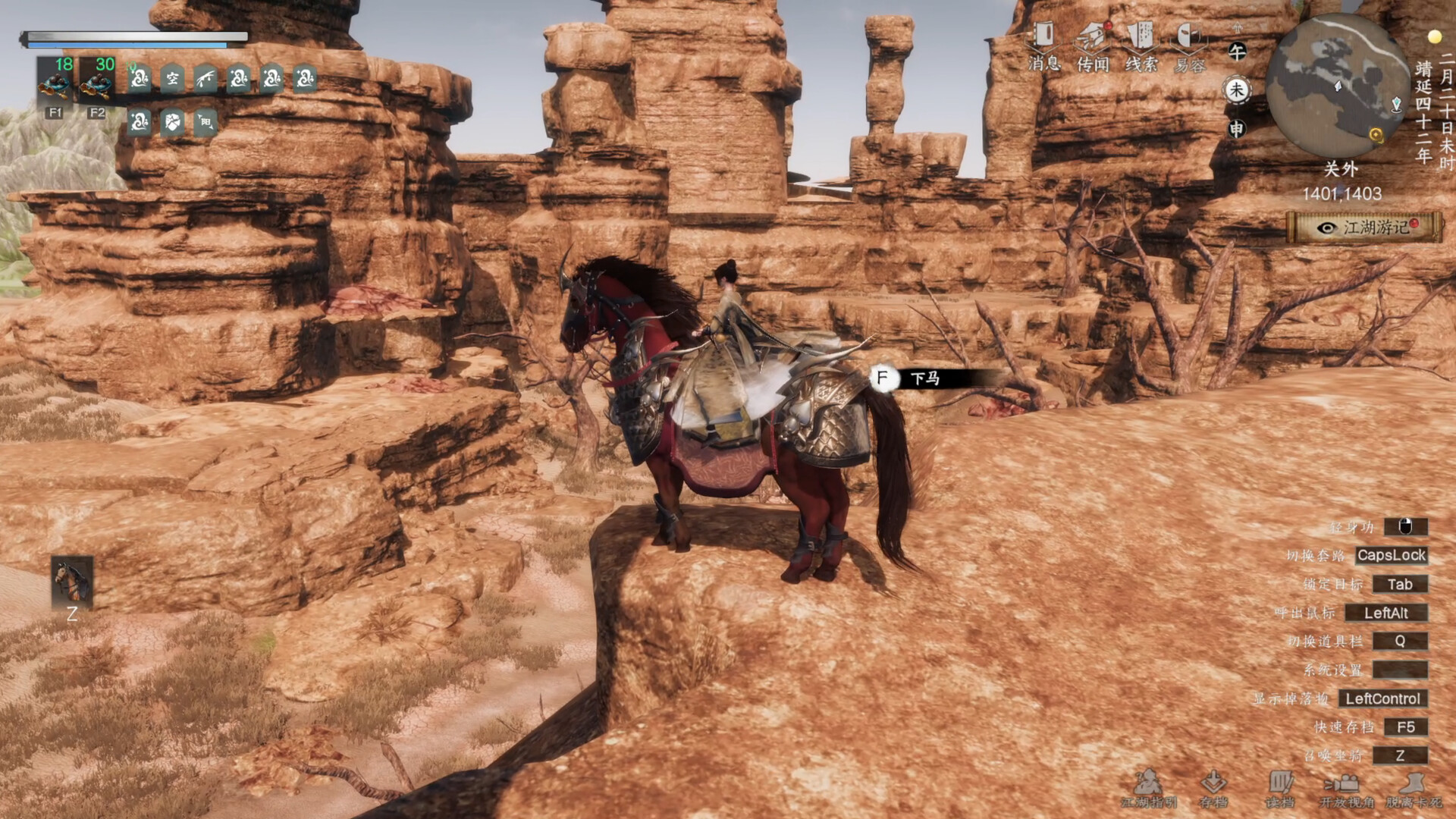Screen dimensions: 1456x819
Task: Open the 江湖游记 journal scroll
Action: tap(1364, 227)
